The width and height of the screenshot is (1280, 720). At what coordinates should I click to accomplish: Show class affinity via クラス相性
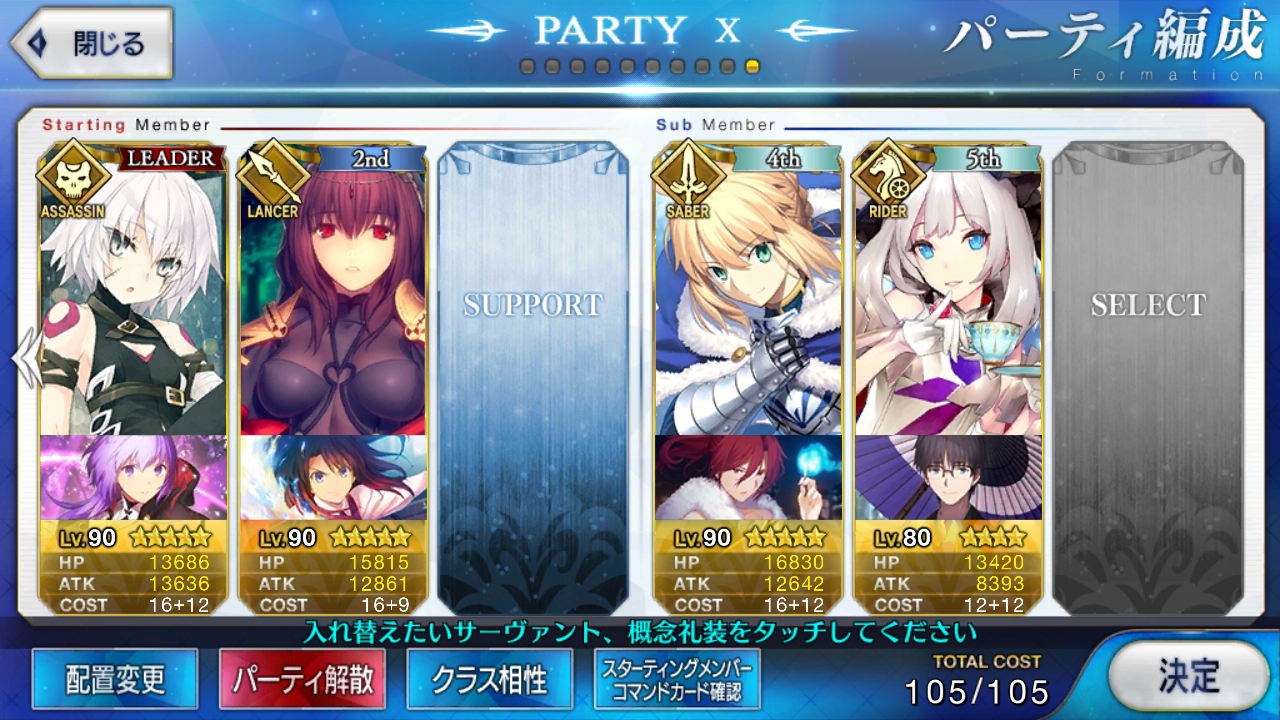tap(490, 680)
